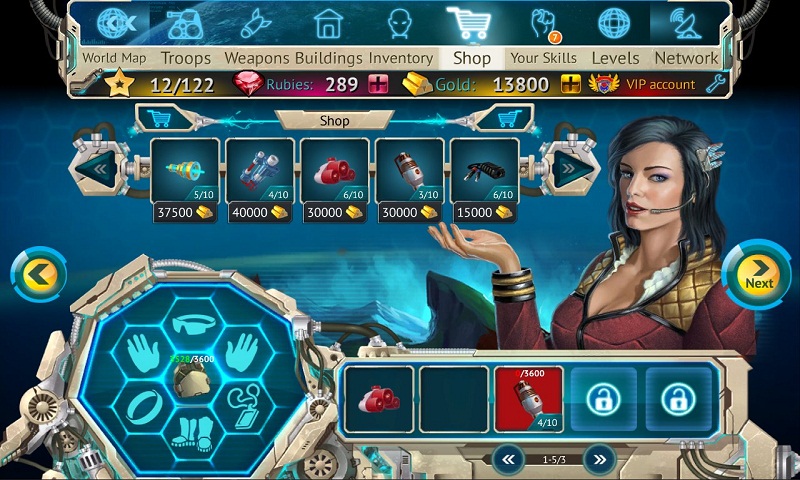Buy more gold with the yellow plus
800x480 pixels.
(x=571, y=84)
